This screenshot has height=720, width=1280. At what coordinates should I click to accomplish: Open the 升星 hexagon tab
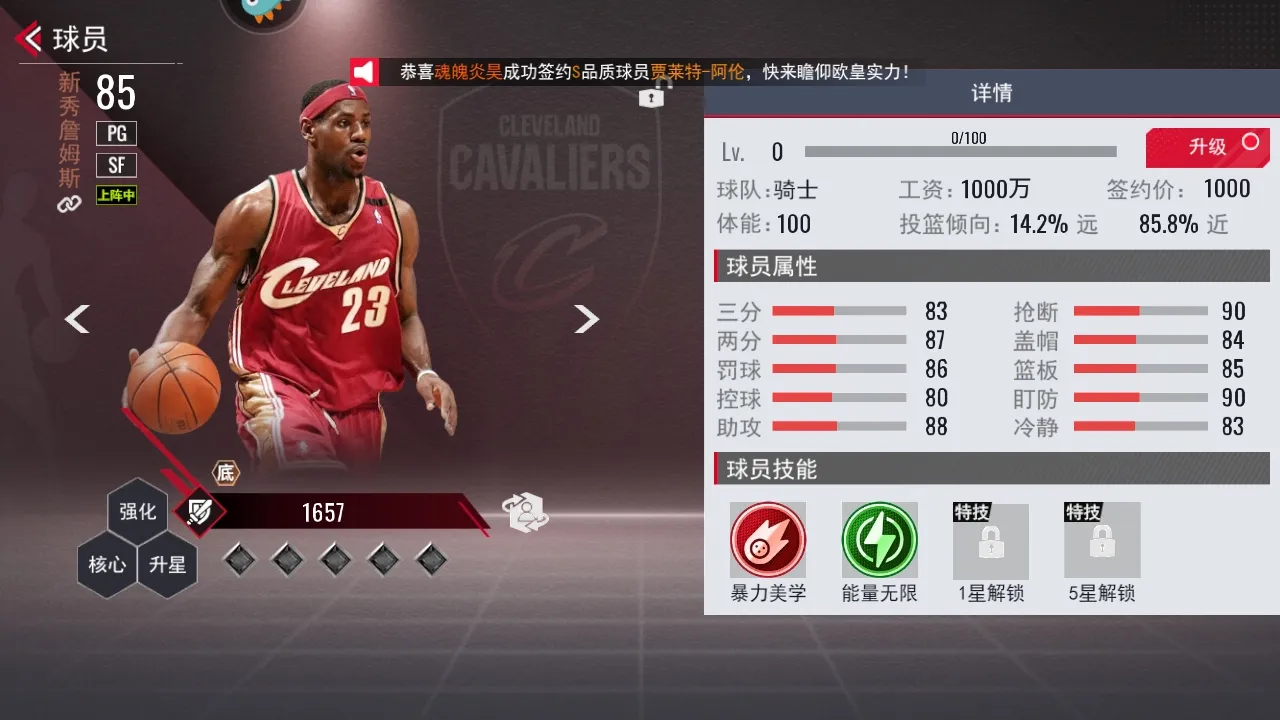click(x=167, y=565)
